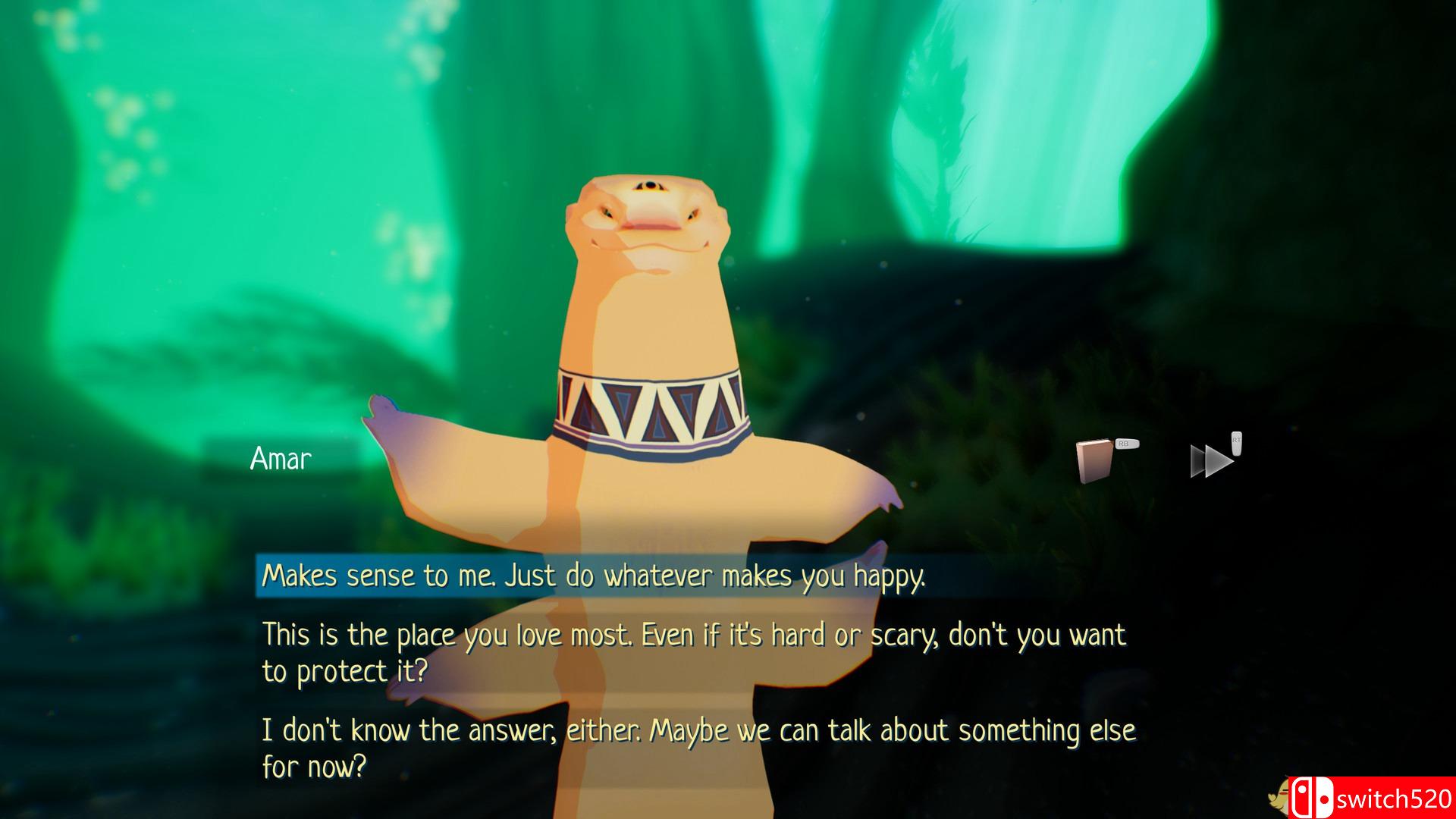Open the journal book icon

(x=1094, y=460)
